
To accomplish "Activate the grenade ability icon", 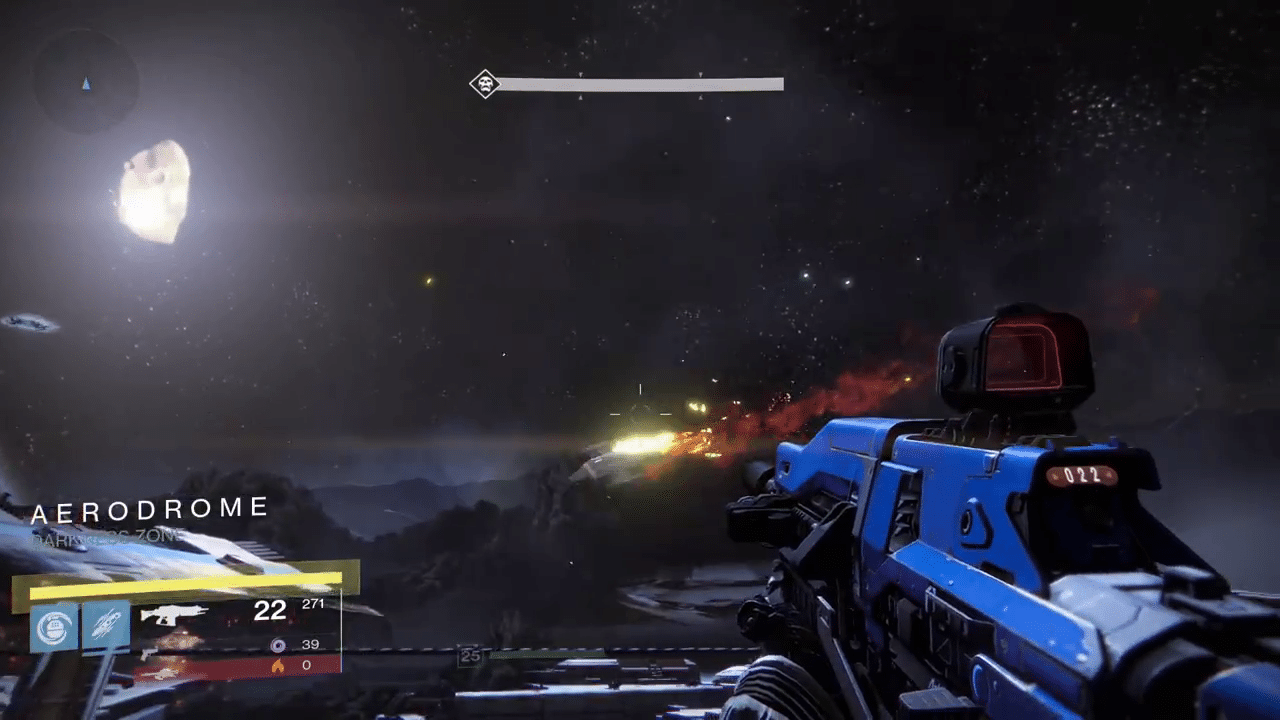I will click(54, 626).
